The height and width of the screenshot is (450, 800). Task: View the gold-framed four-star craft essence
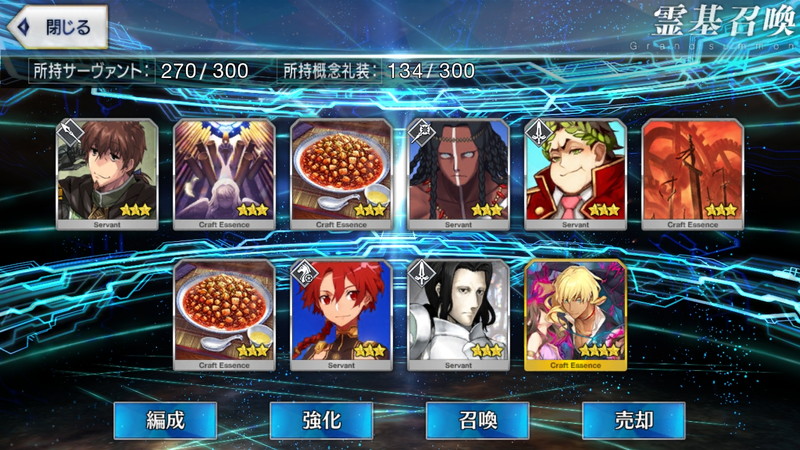coord(575,314)
